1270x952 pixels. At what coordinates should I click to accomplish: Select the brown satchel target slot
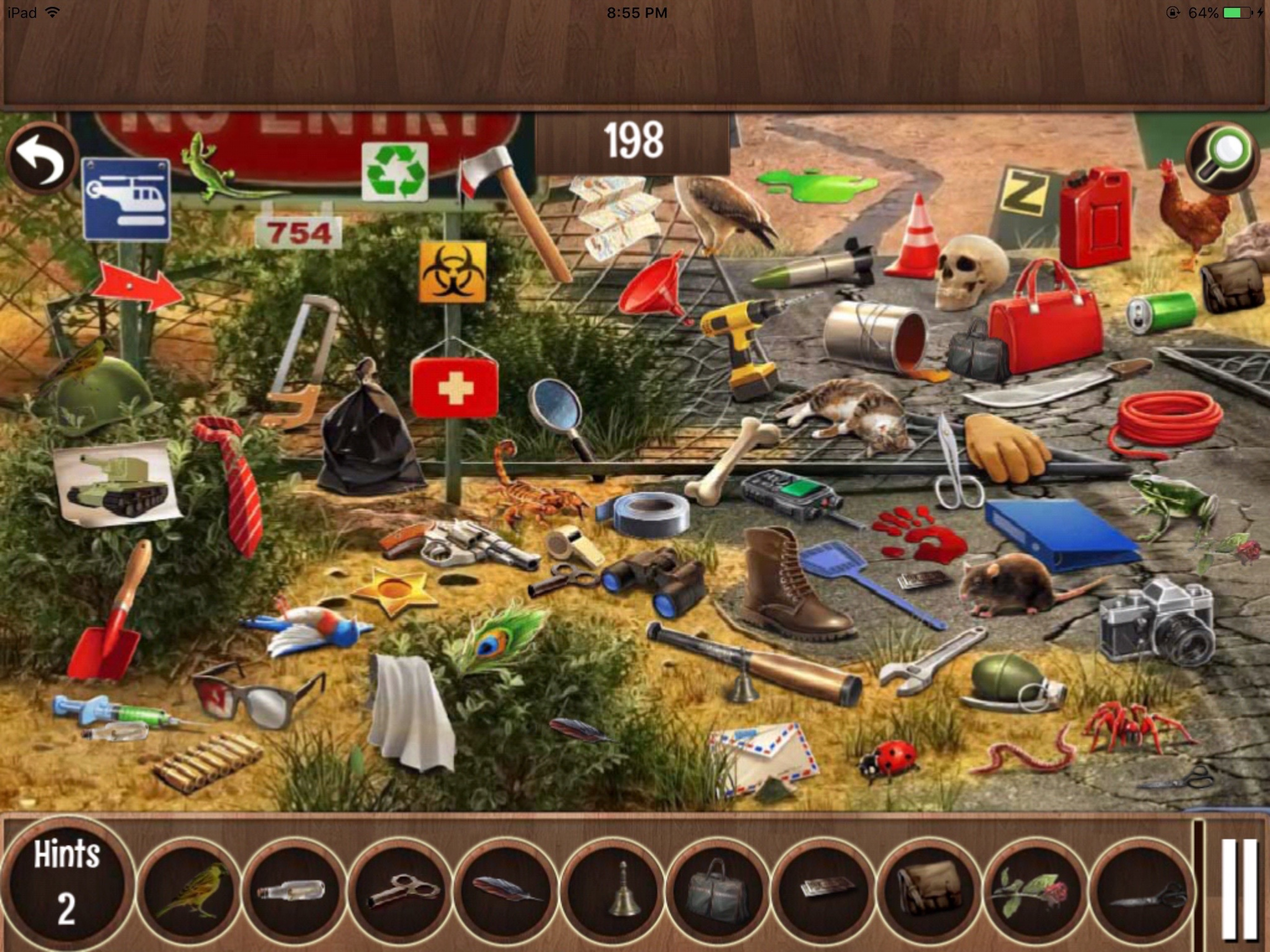coord(929,891)
